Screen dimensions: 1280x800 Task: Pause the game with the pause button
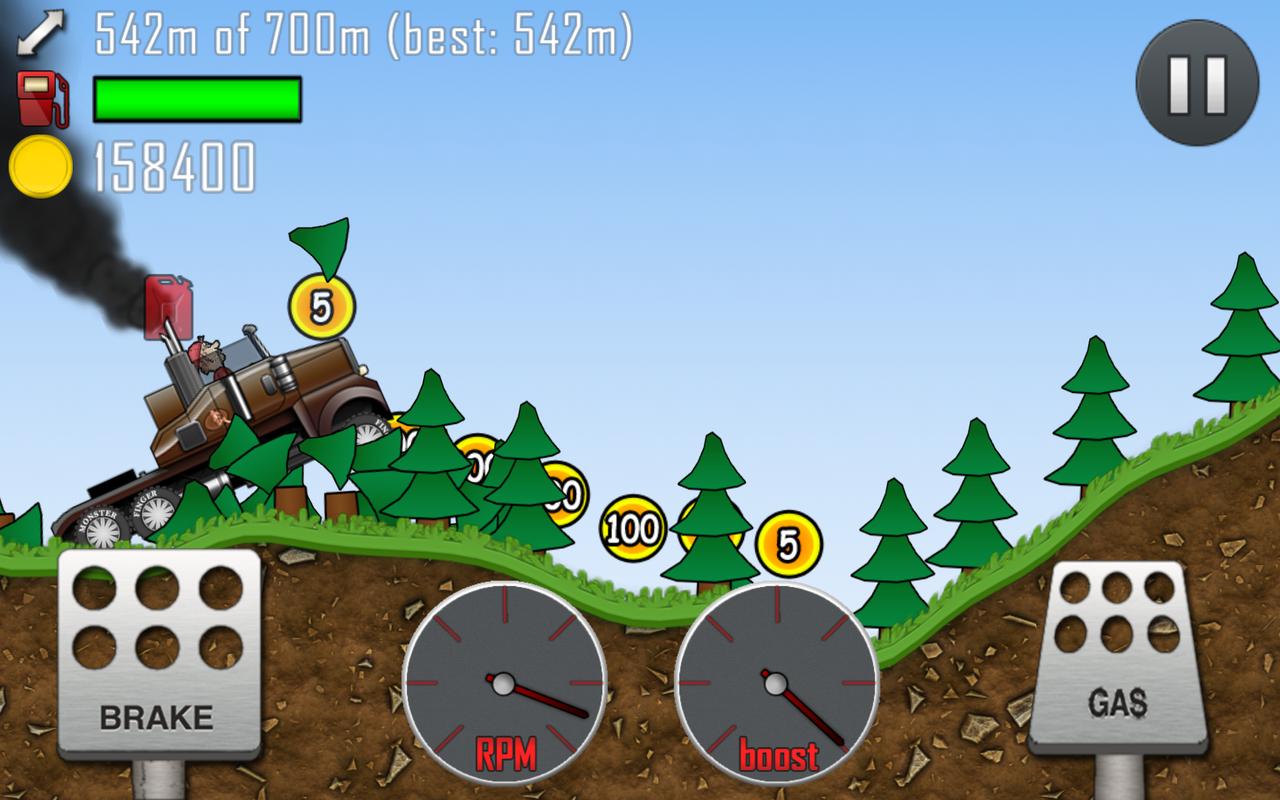1197,83
